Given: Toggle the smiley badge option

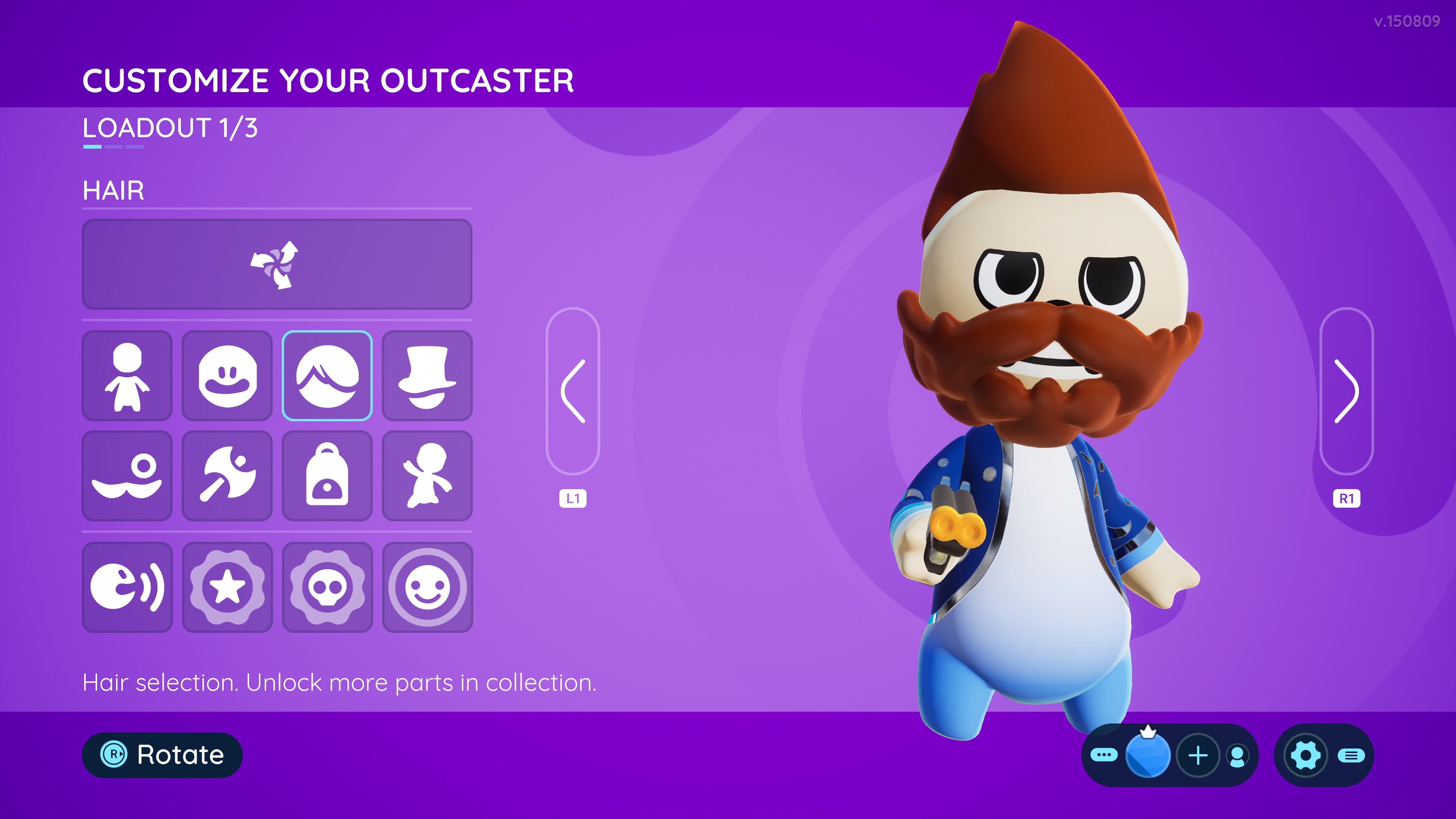Looking at the screenshot, I should coord(427,586).
